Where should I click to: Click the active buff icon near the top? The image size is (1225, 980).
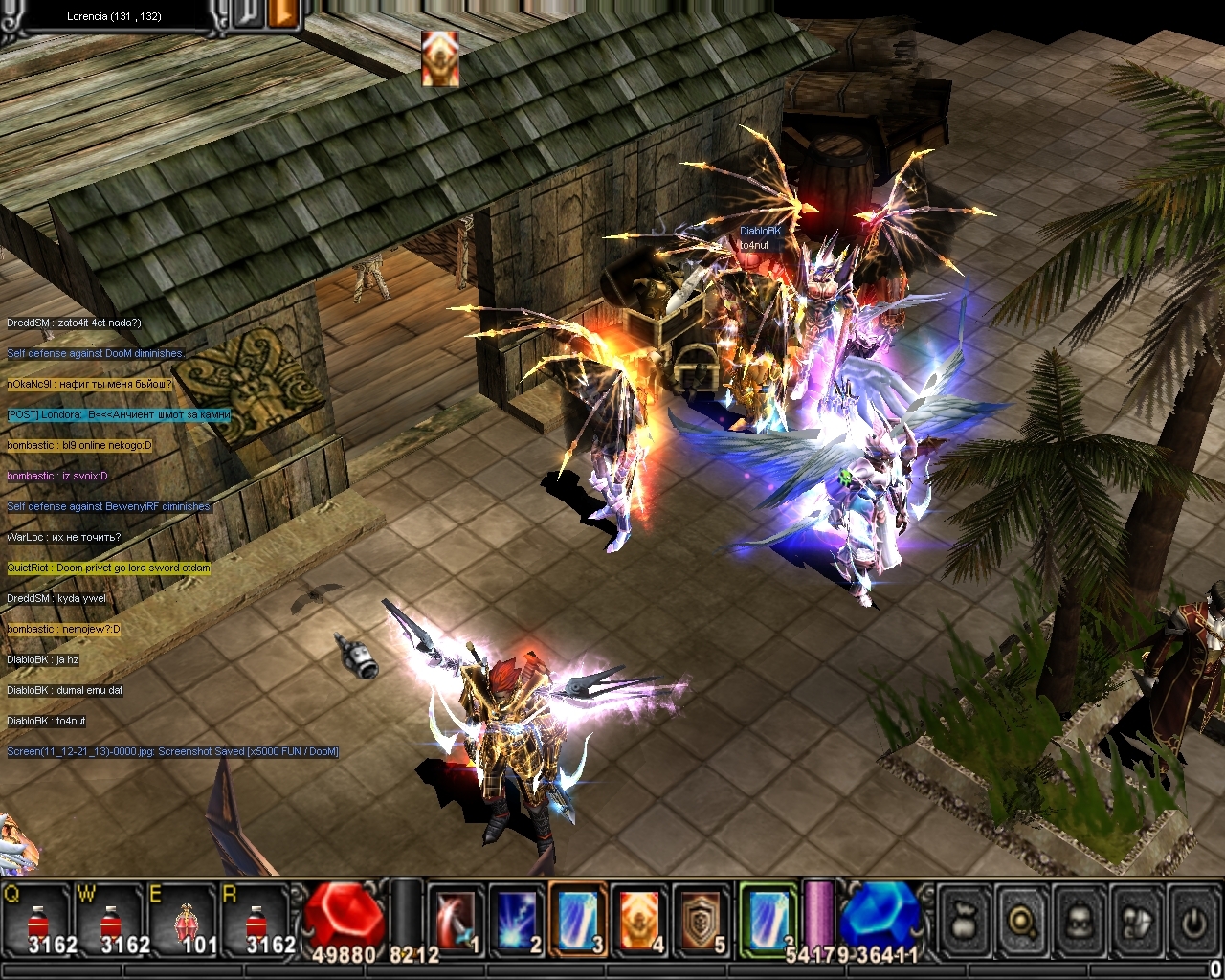pos(439,57)
